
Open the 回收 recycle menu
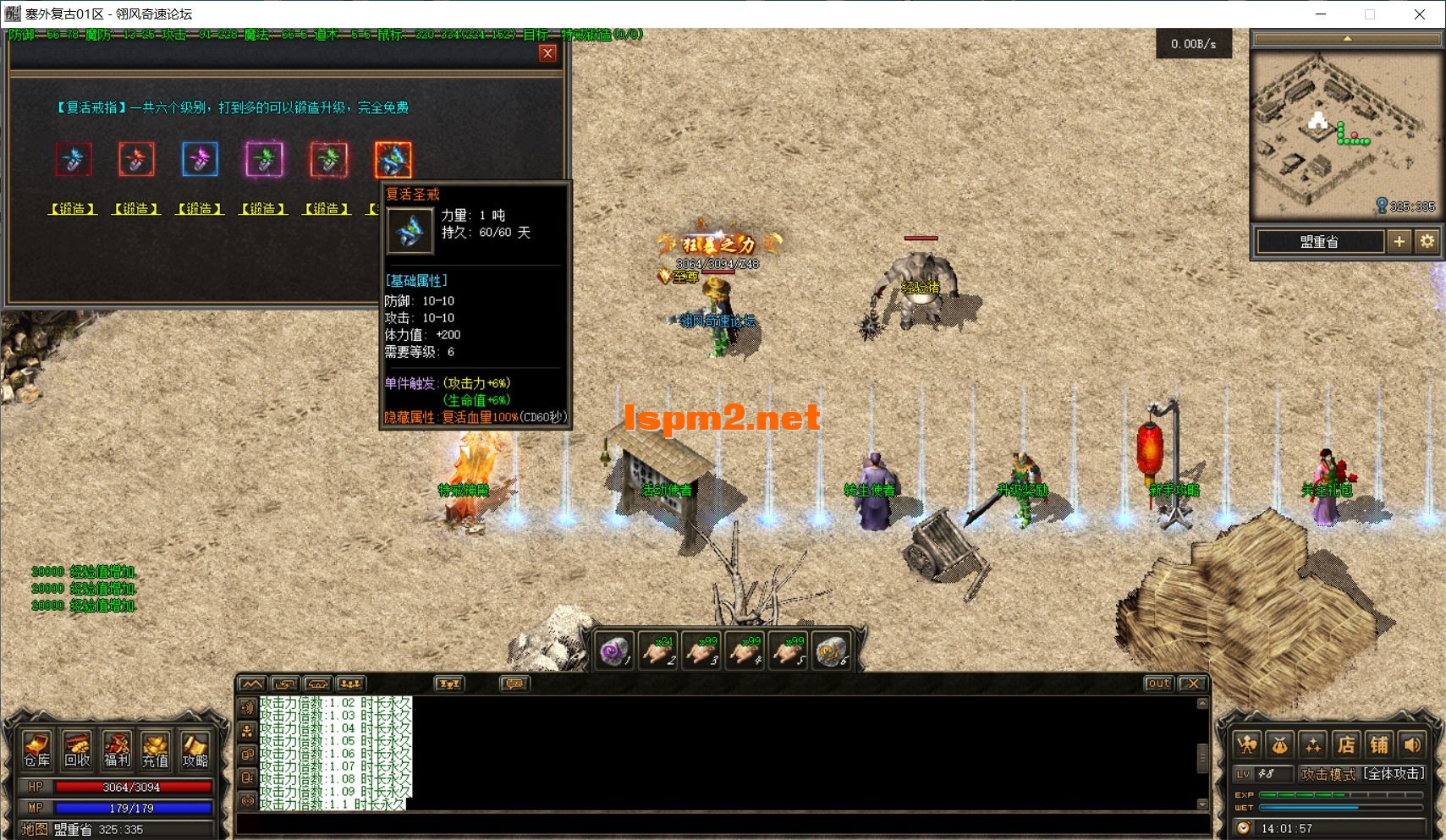tap(77, 749)
